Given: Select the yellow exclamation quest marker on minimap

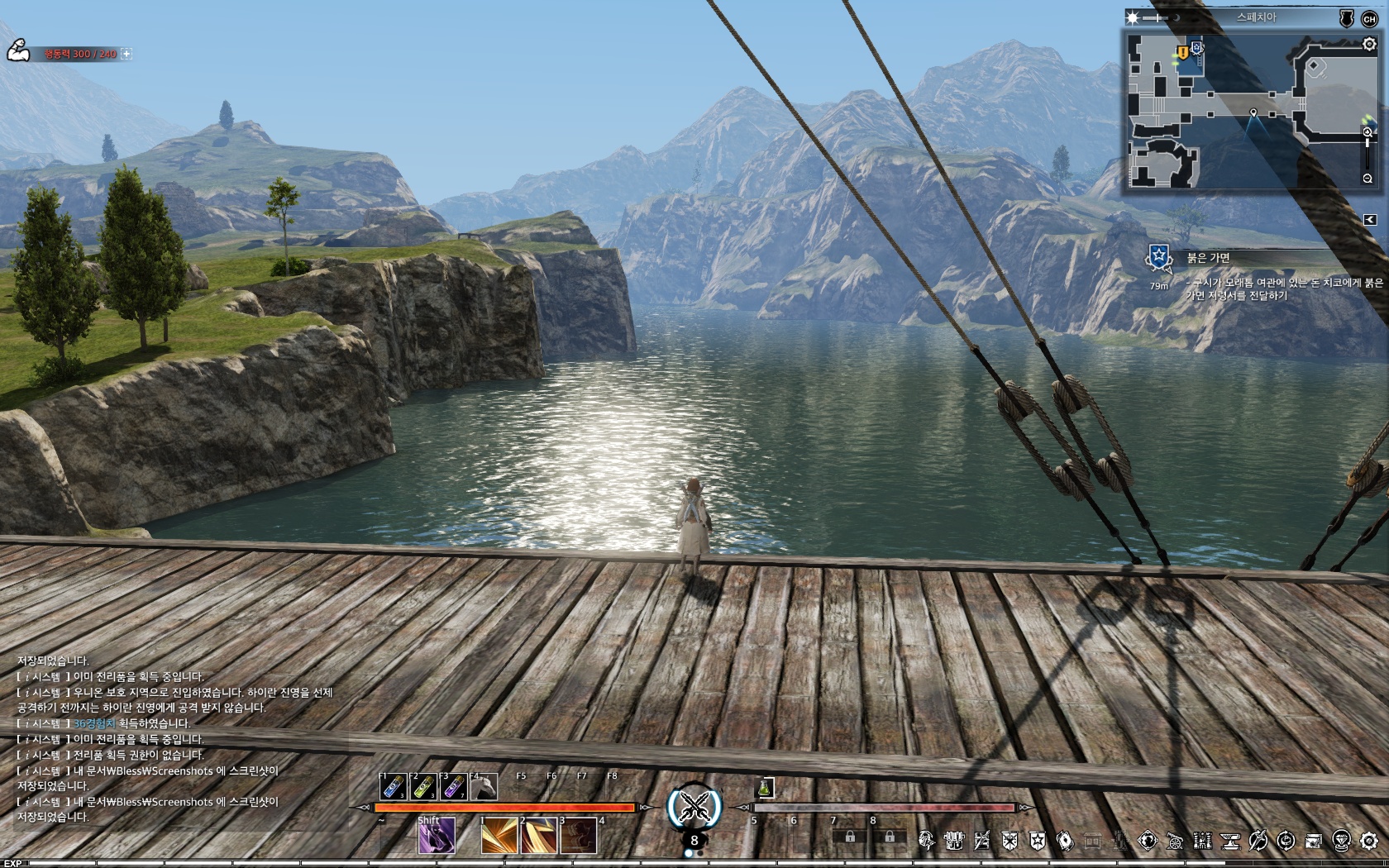Looking at the screenshot, I should 1183,53.
